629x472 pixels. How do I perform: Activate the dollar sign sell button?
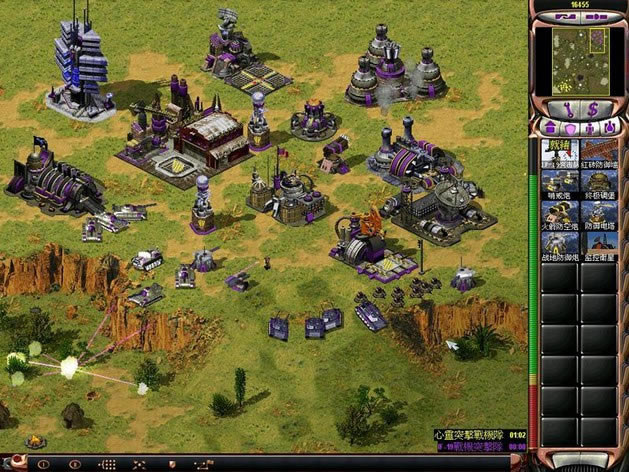593,108
